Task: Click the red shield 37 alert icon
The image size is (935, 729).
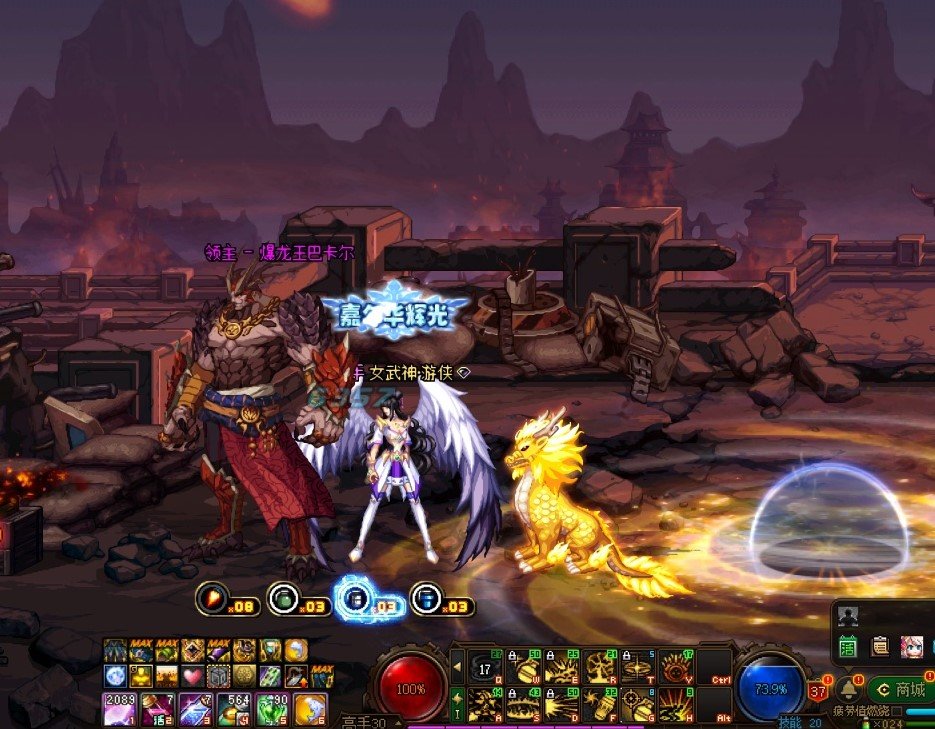Action: coord(818,690)
